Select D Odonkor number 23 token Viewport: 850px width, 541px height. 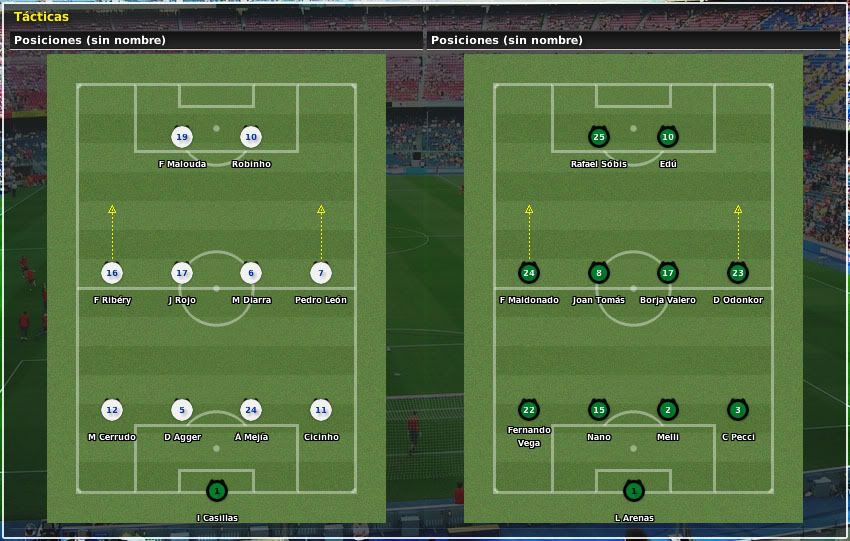point(738,273)
